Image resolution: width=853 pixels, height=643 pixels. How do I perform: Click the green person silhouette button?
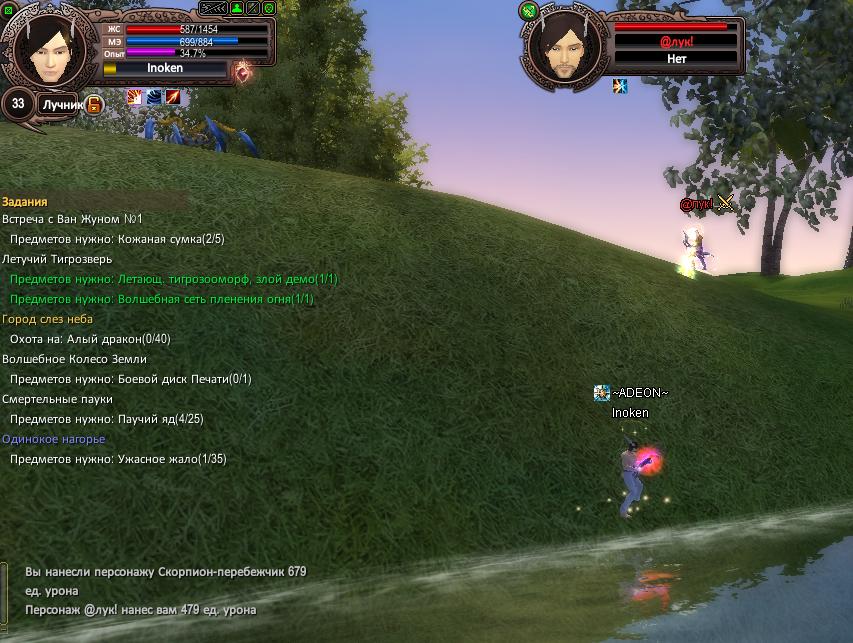236,7
